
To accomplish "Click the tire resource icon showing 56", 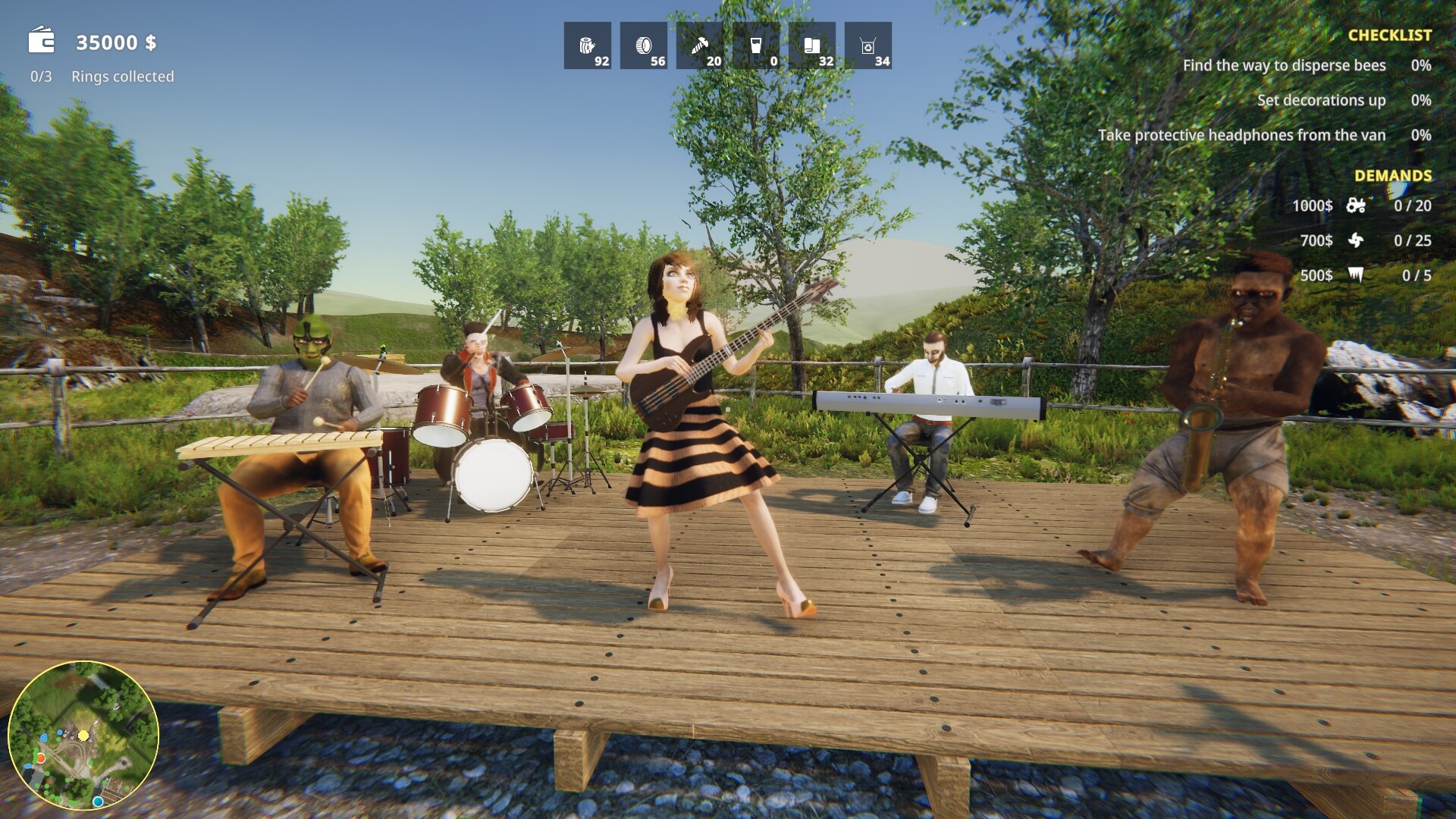I will (x=645, y=45).
